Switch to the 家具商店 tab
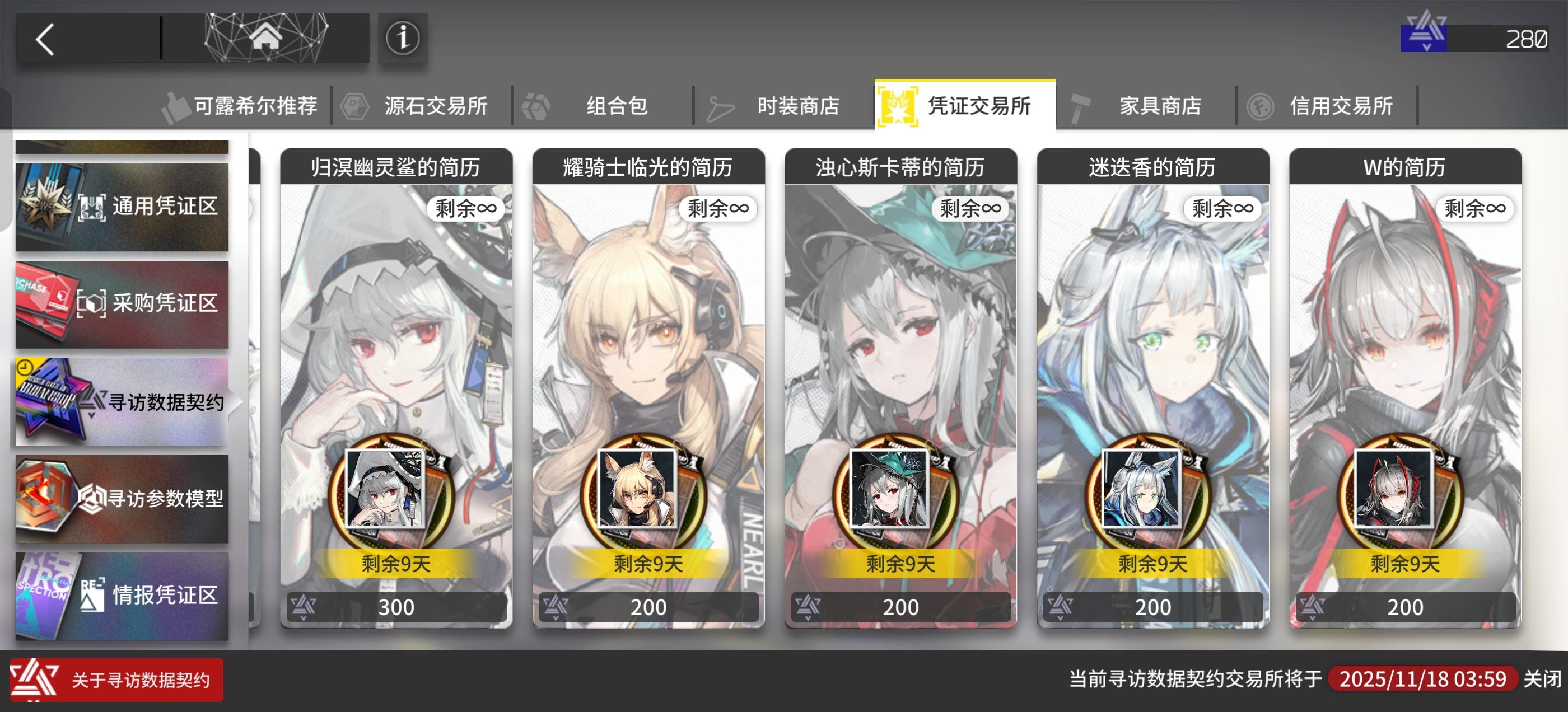 pyautogui.click(x=1160, y=105)
